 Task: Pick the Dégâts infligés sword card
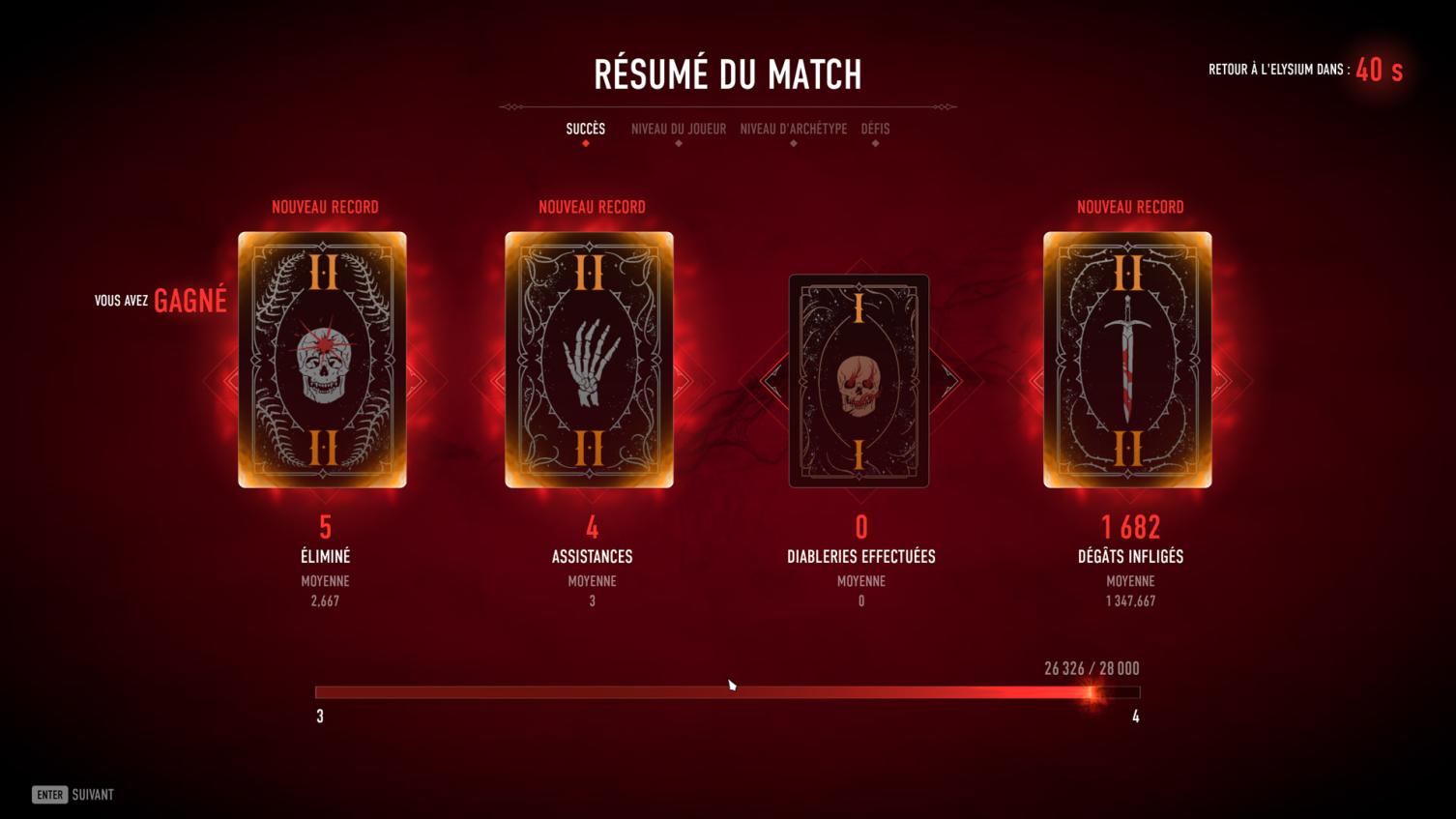pyautogui.click(x=1127, y=360)
